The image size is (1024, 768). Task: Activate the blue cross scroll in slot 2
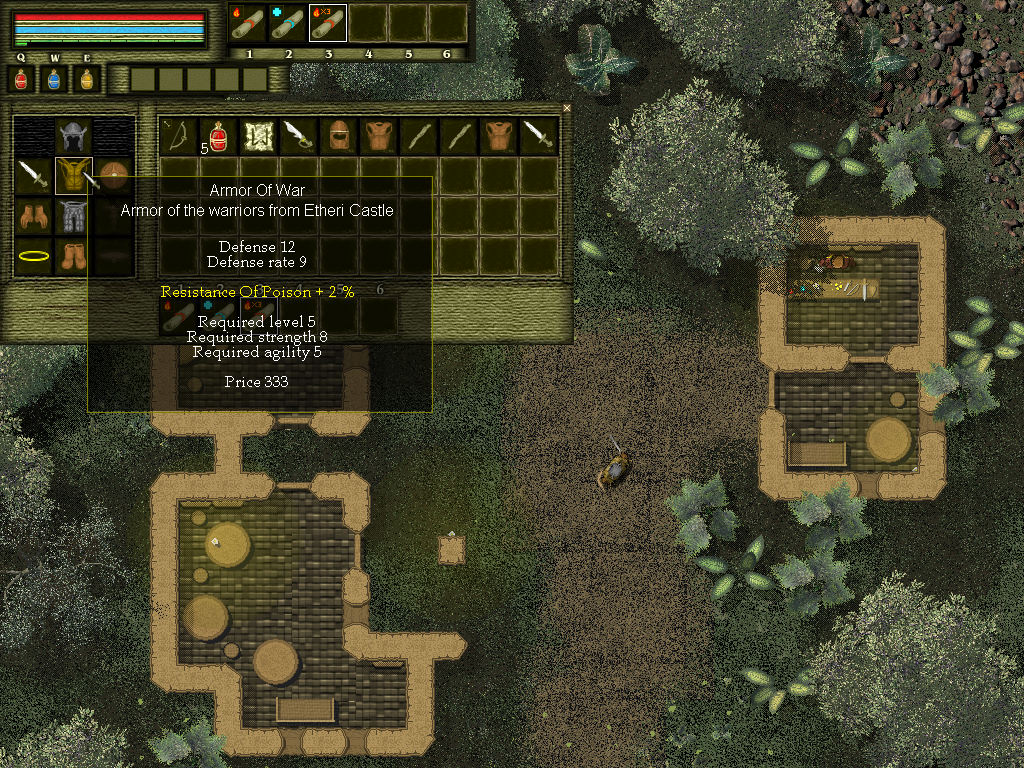[x=288, y=23]
